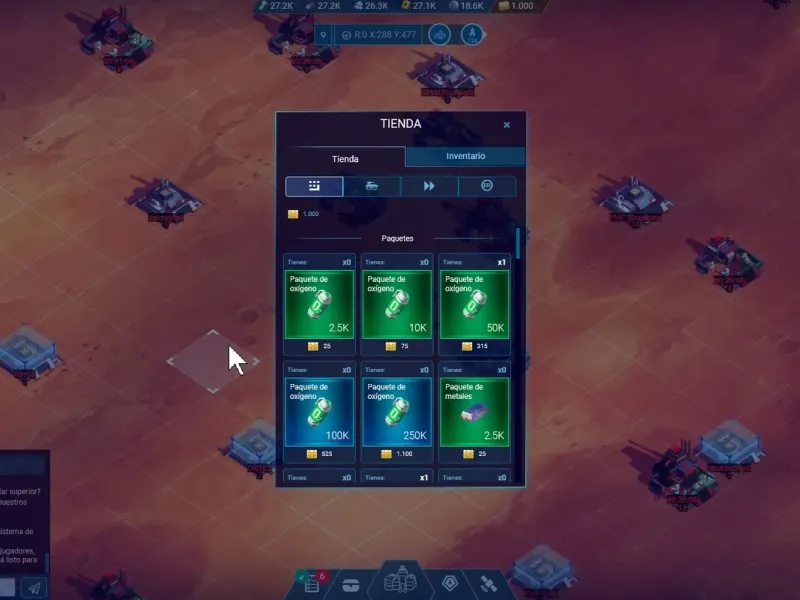Purchase the 100K oxygen package
800x600 pixels.
pyautogui.click(x=319, y=411)
